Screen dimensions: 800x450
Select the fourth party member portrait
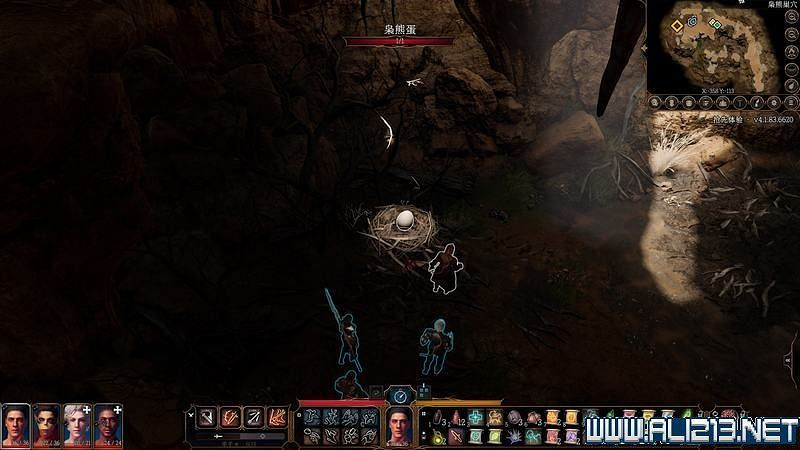[107, 425]
